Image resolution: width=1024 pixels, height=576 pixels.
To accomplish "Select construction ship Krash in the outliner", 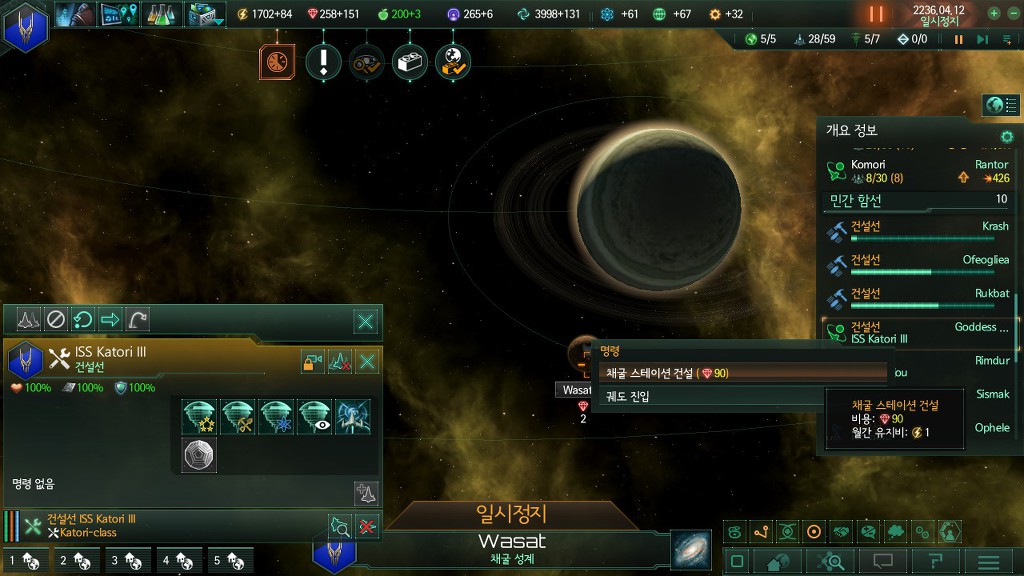I will (x=920, y=232).
